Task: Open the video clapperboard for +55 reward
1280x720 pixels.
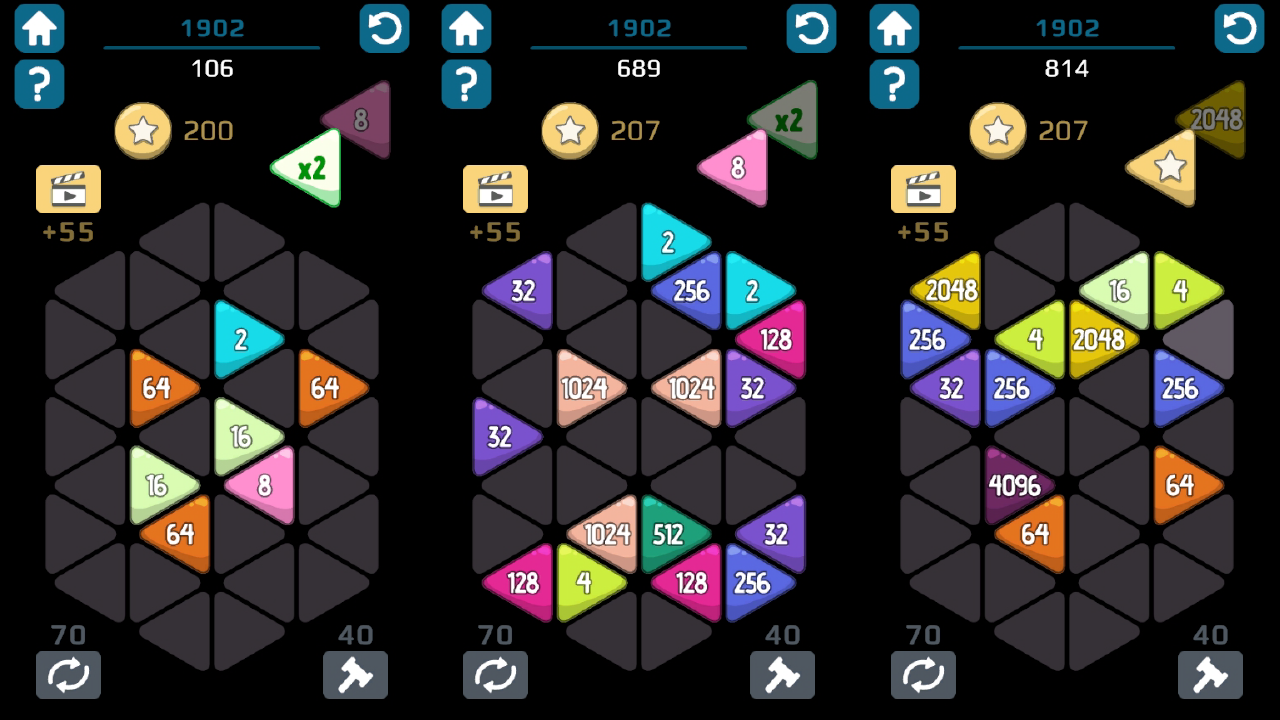Action: pos(68,189)
